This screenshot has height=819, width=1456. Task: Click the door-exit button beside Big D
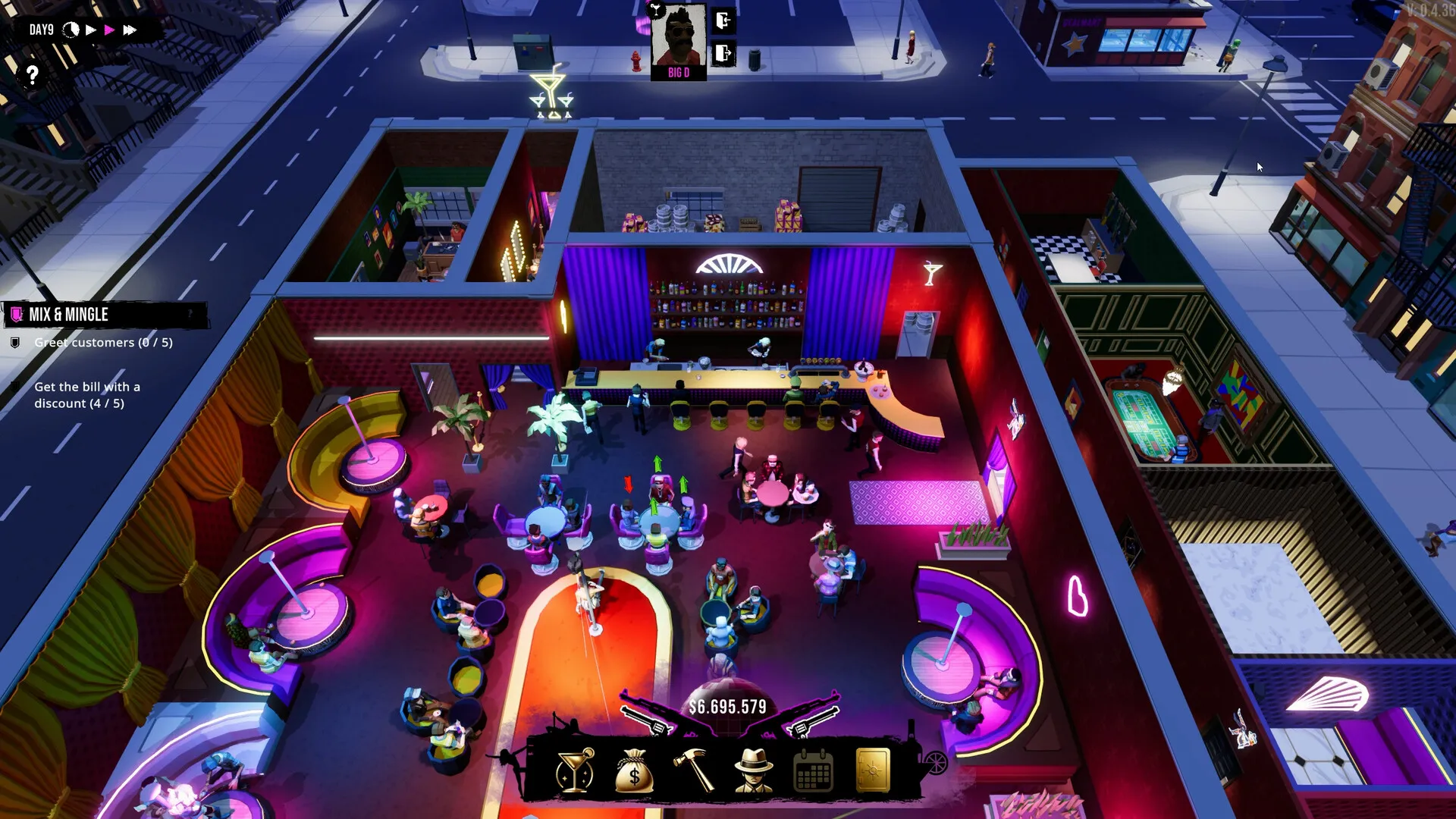(x=721, y=53)
